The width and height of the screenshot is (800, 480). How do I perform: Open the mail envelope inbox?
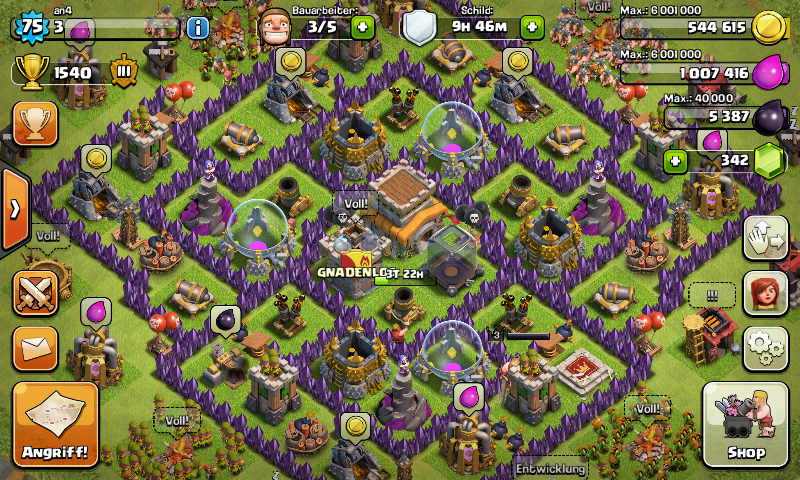[x=35, y=348]
